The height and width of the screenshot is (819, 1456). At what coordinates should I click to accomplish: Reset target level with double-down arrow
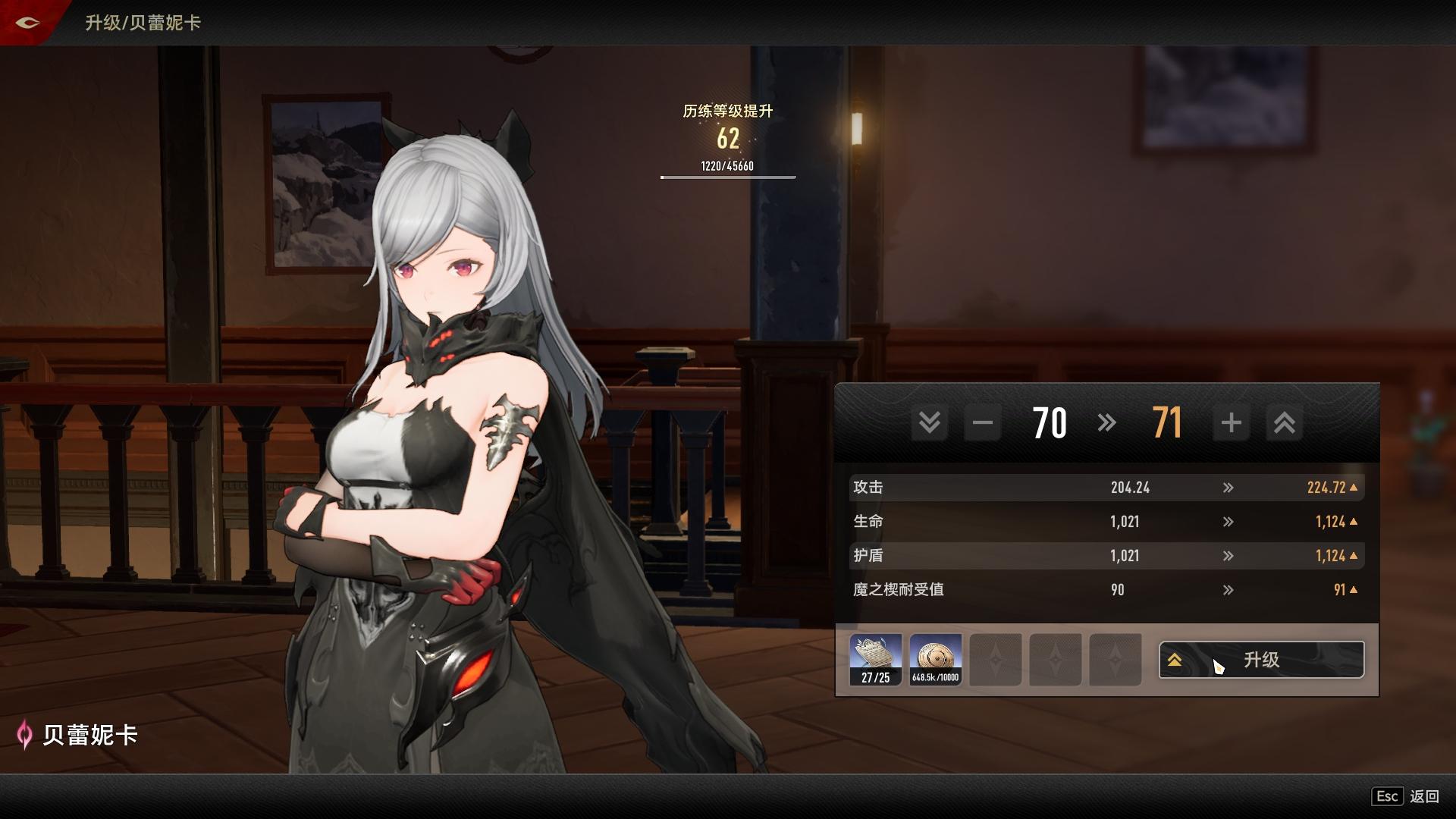930,422
